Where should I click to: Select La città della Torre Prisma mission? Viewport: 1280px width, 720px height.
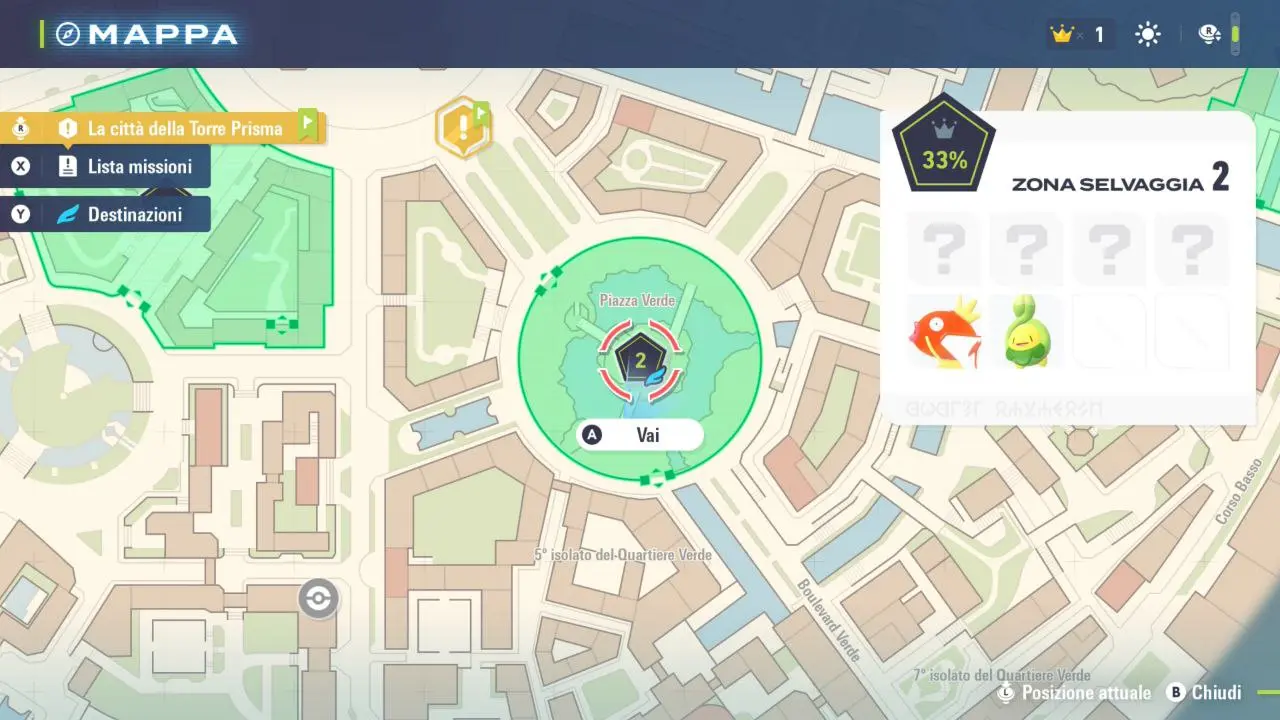pos(170,128)
